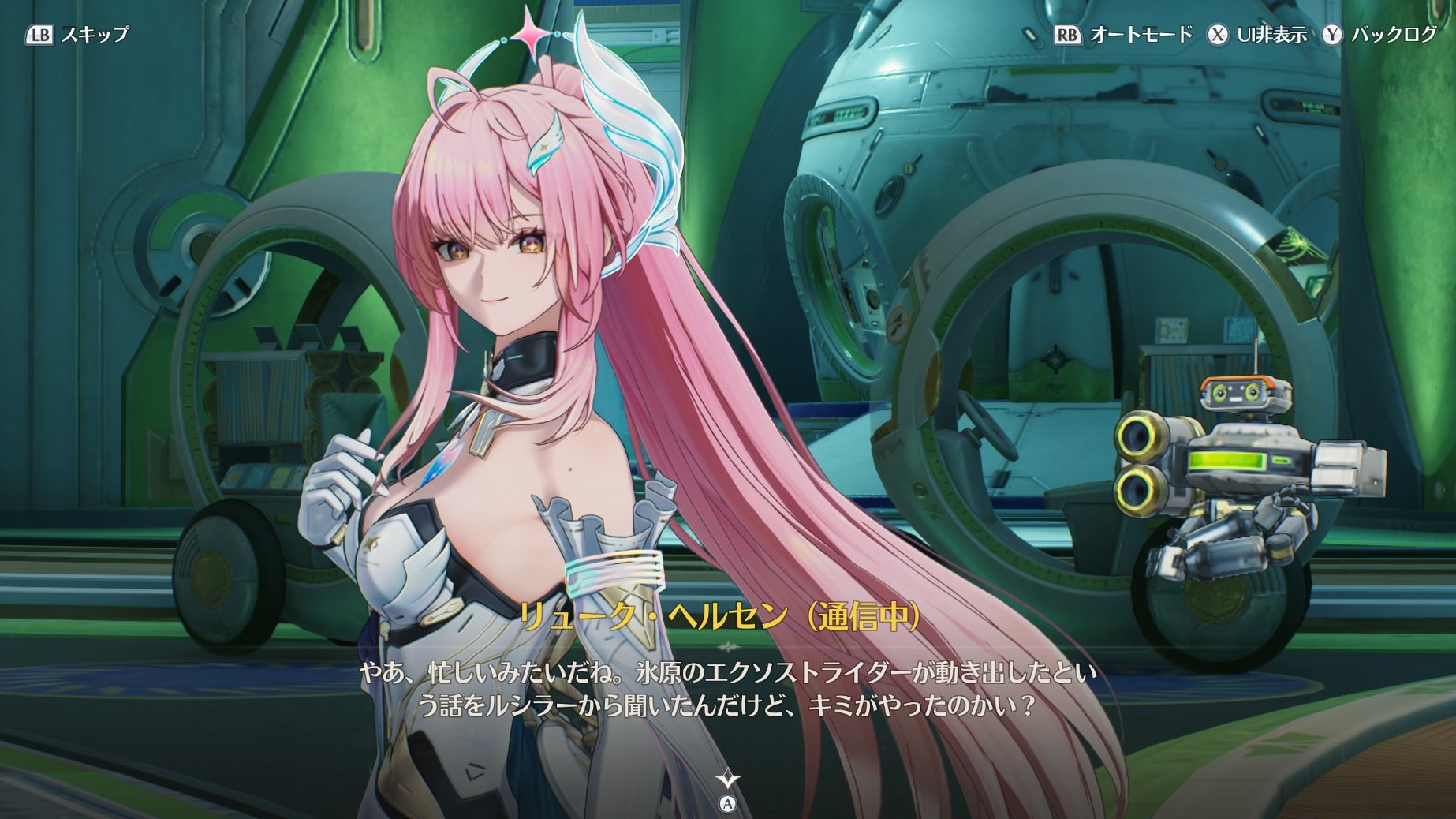Advance dialogue via the sparkle continue indicator

point(727,781)
